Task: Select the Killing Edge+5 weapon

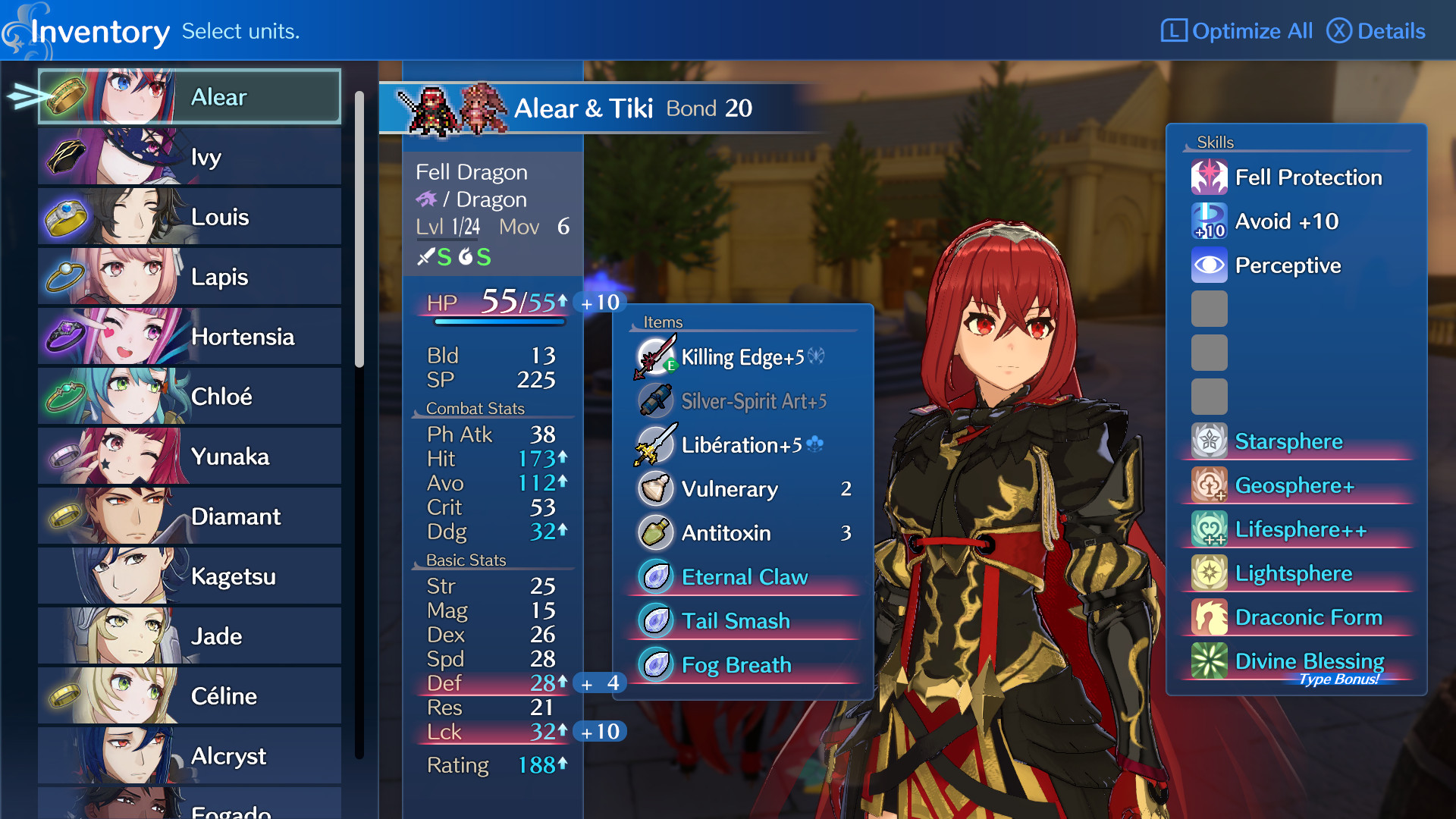Action: [743, 357]
